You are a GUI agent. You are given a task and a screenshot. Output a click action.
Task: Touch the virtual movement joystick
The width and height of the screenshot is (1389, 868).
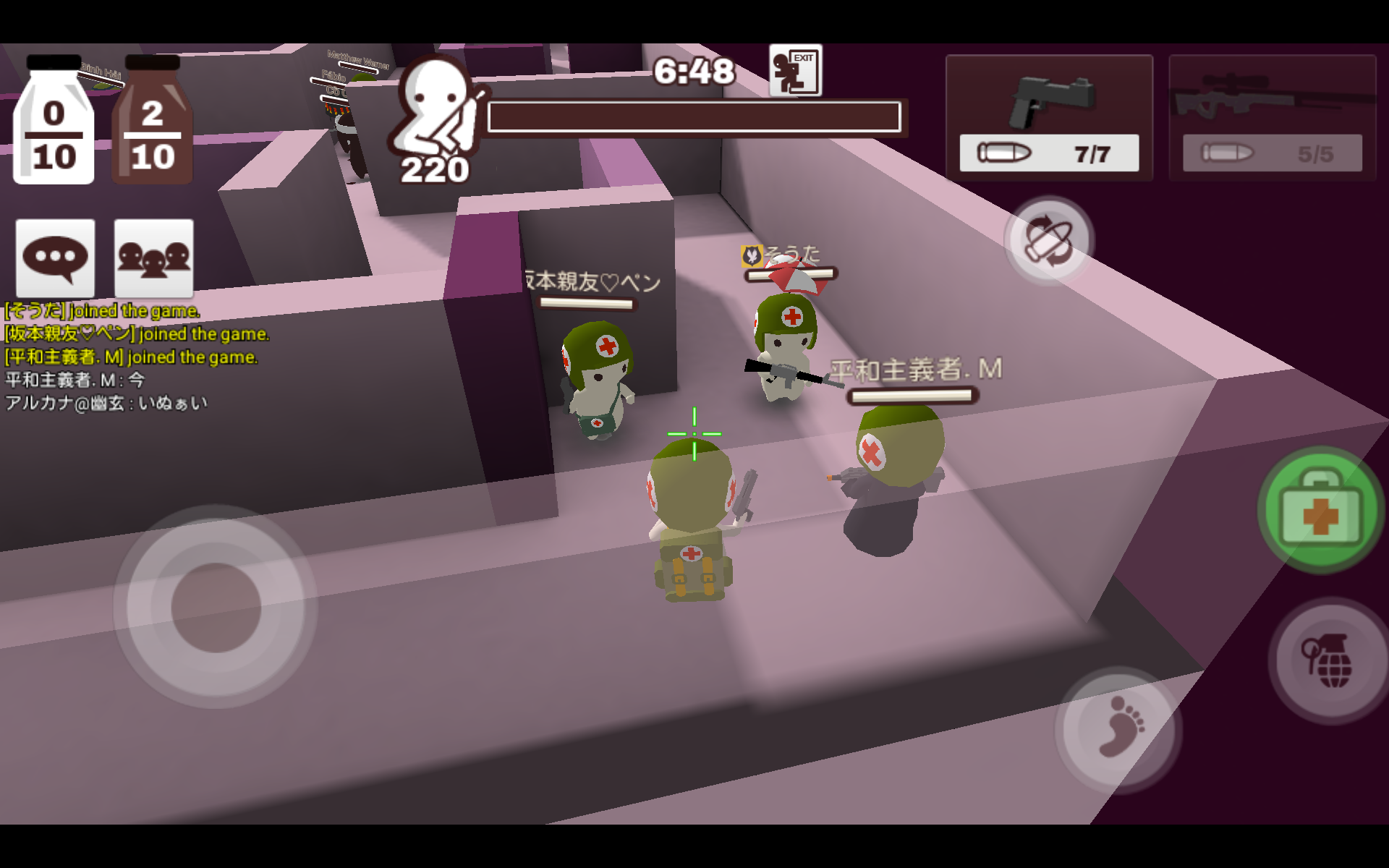click(x=216, y=606)
